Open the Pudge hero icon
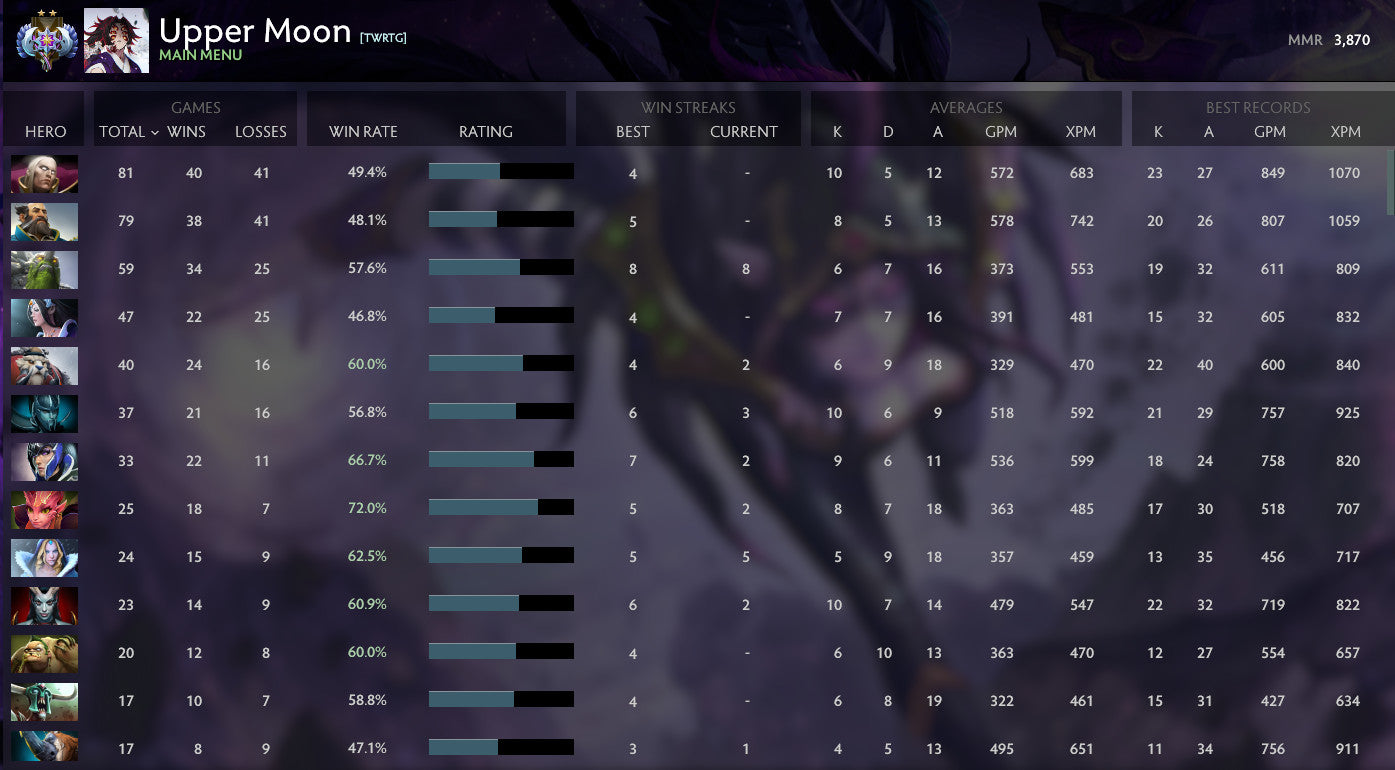 click(44, 653)
